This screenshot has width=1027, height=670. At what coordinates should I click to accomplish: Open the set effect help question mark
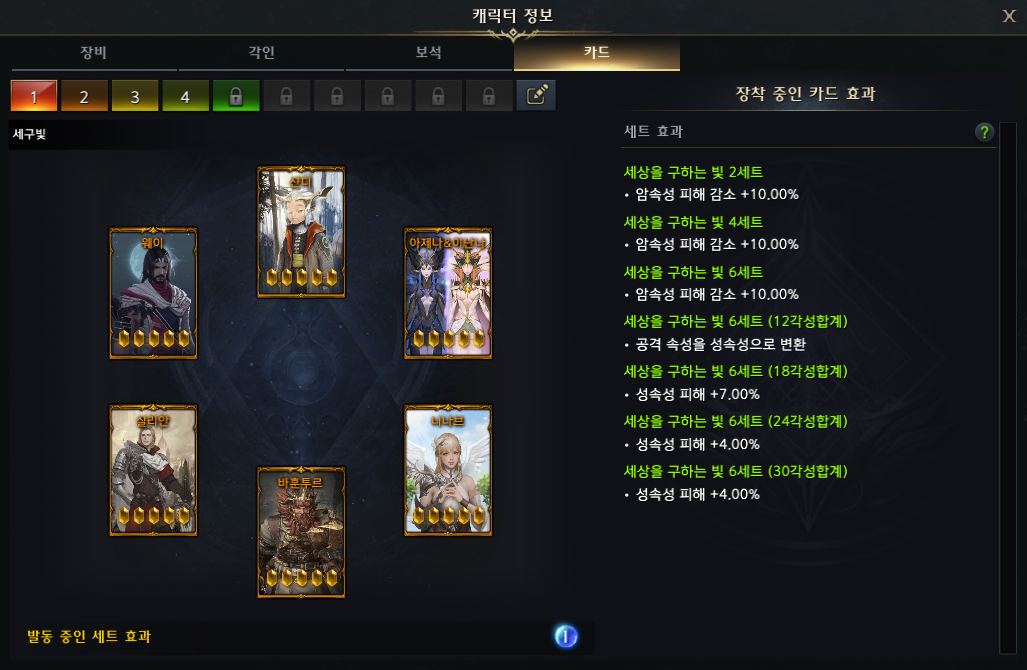click(985, 132)
